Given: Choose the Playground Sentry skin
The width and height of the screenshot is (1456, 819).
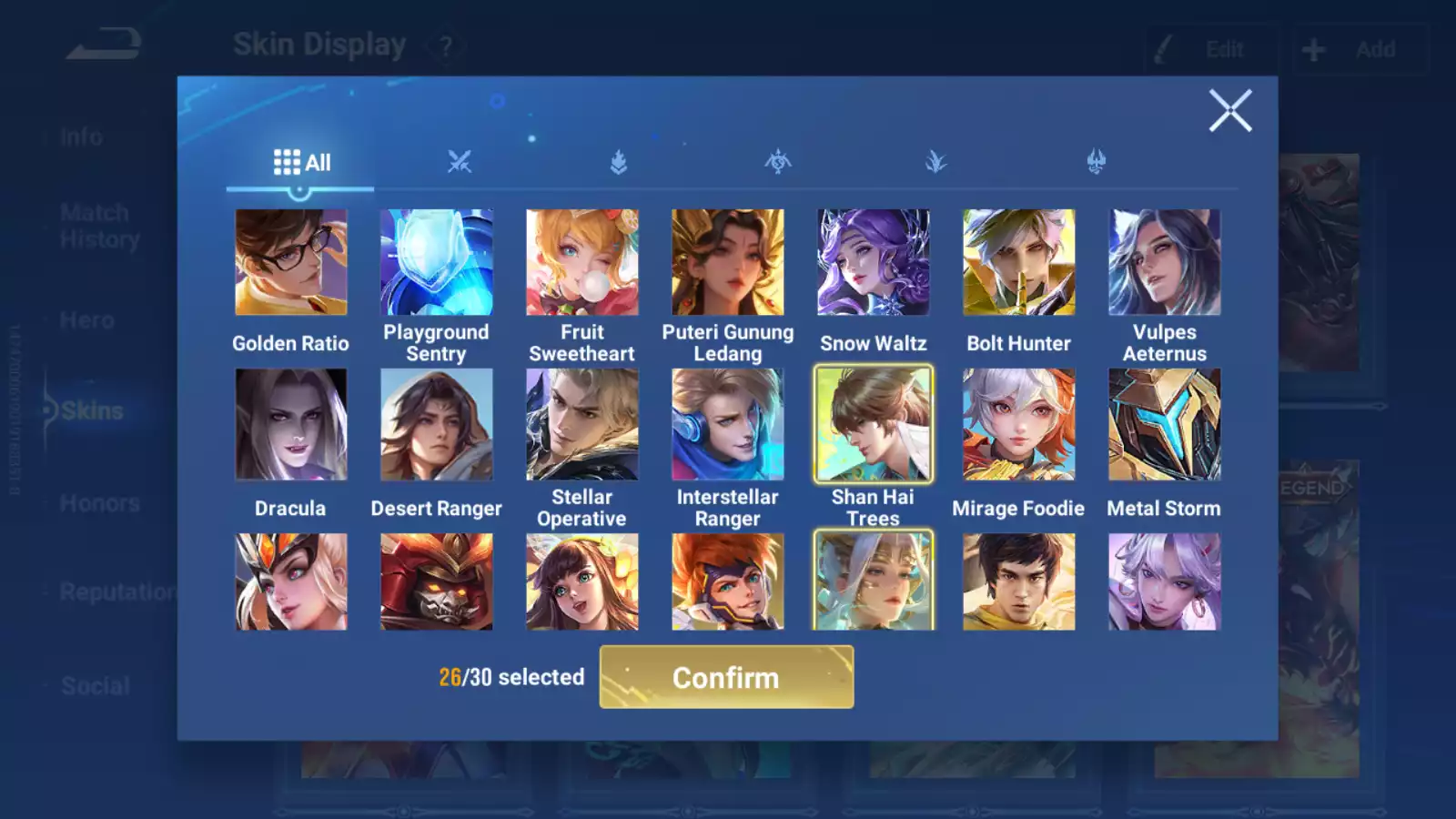Looking at the screenshot, I should 437,263.
